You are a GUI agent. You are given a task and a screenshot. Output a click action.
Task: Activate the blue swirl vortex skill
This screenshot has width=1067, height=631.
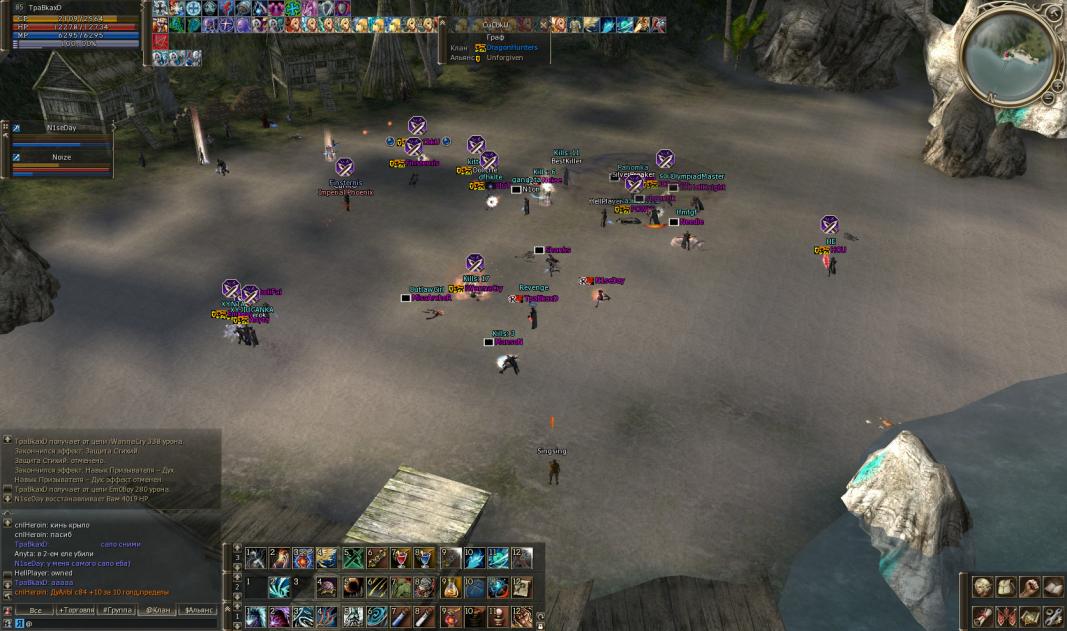(x=377, y=616)
